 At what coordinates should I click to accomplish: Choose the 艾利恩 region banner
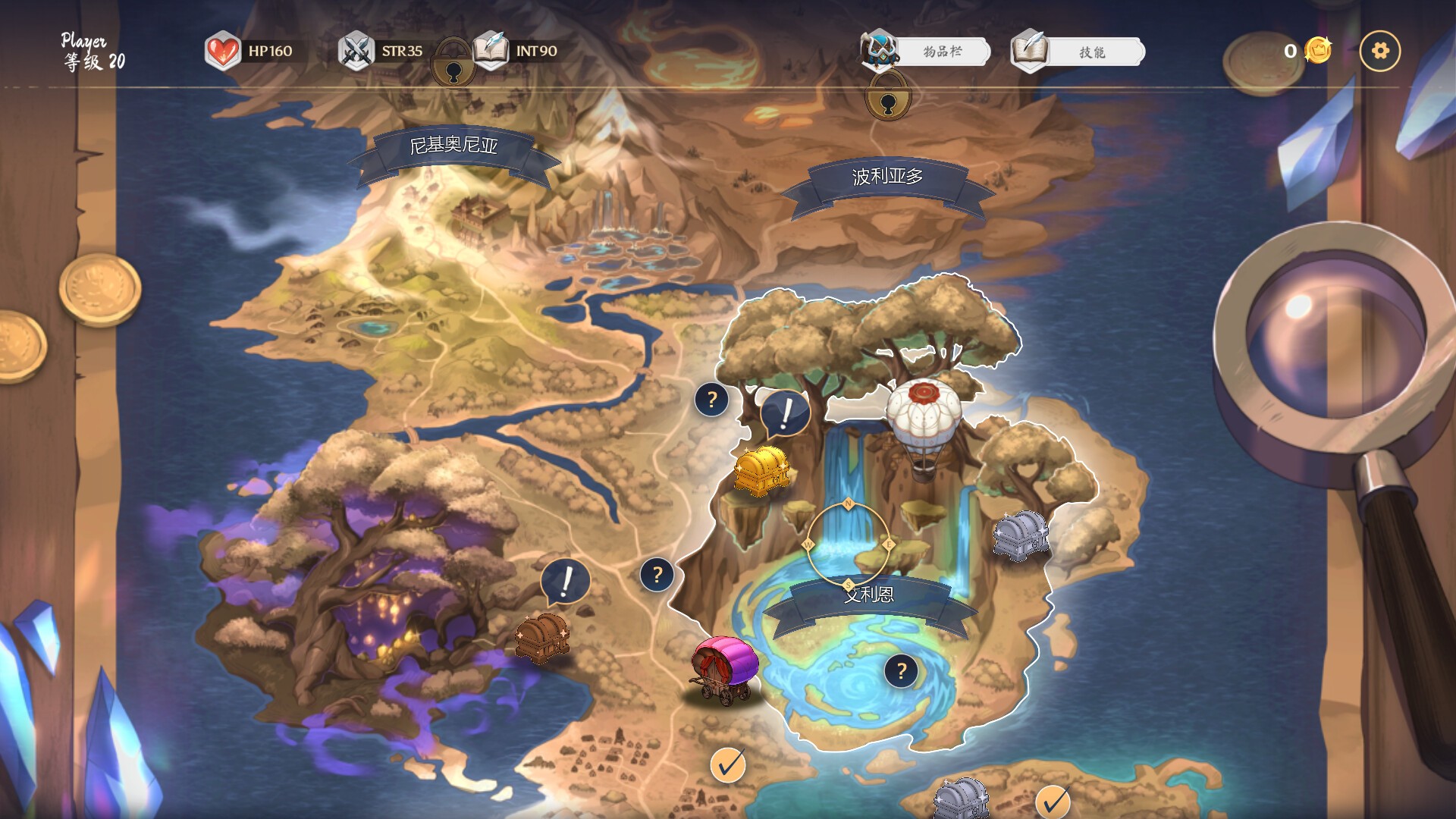tap(869, 597)
